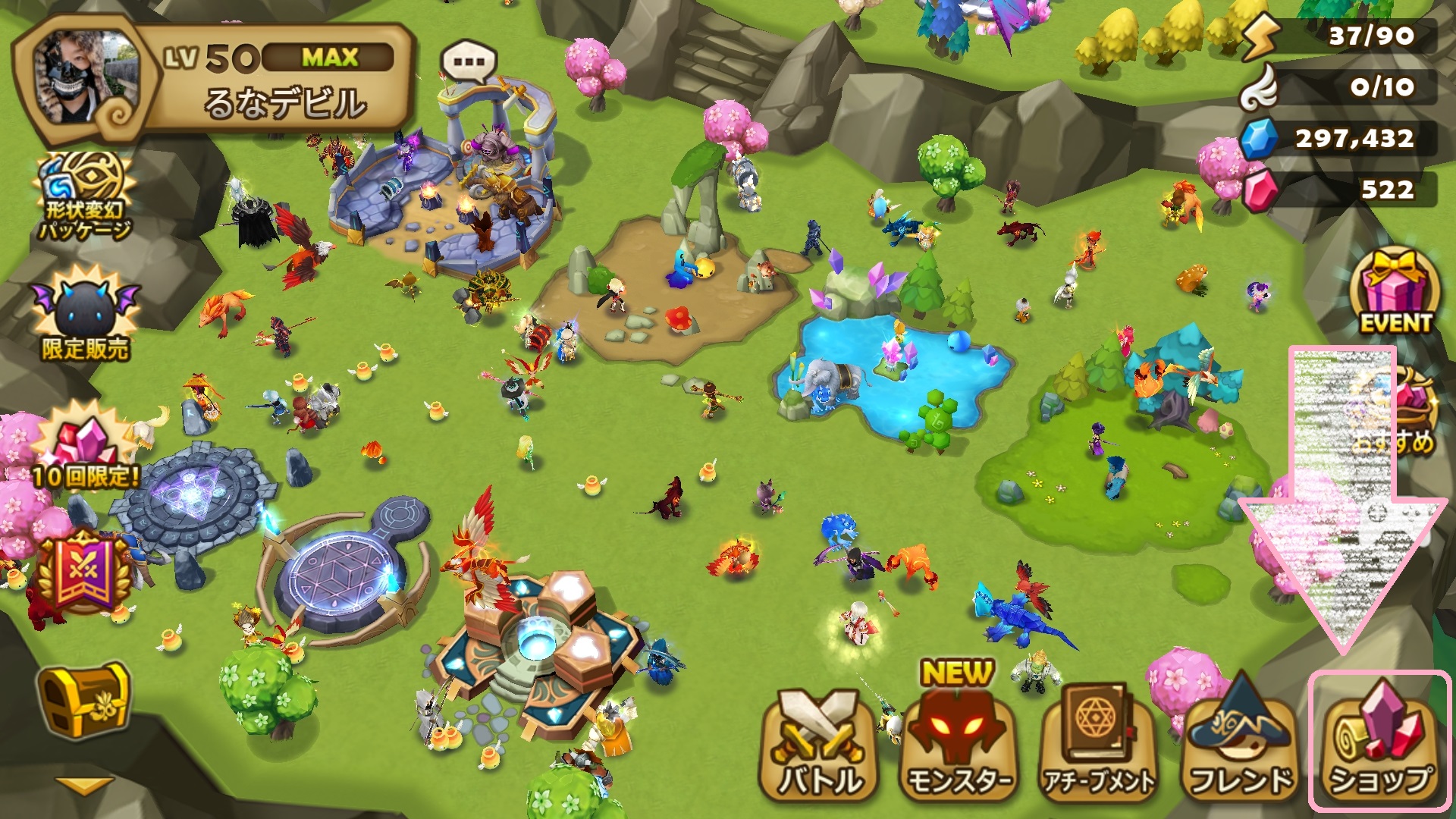Open the EVENT gift box
The width and height of the screenshot is (1456, 819).
pos(1395,292)
